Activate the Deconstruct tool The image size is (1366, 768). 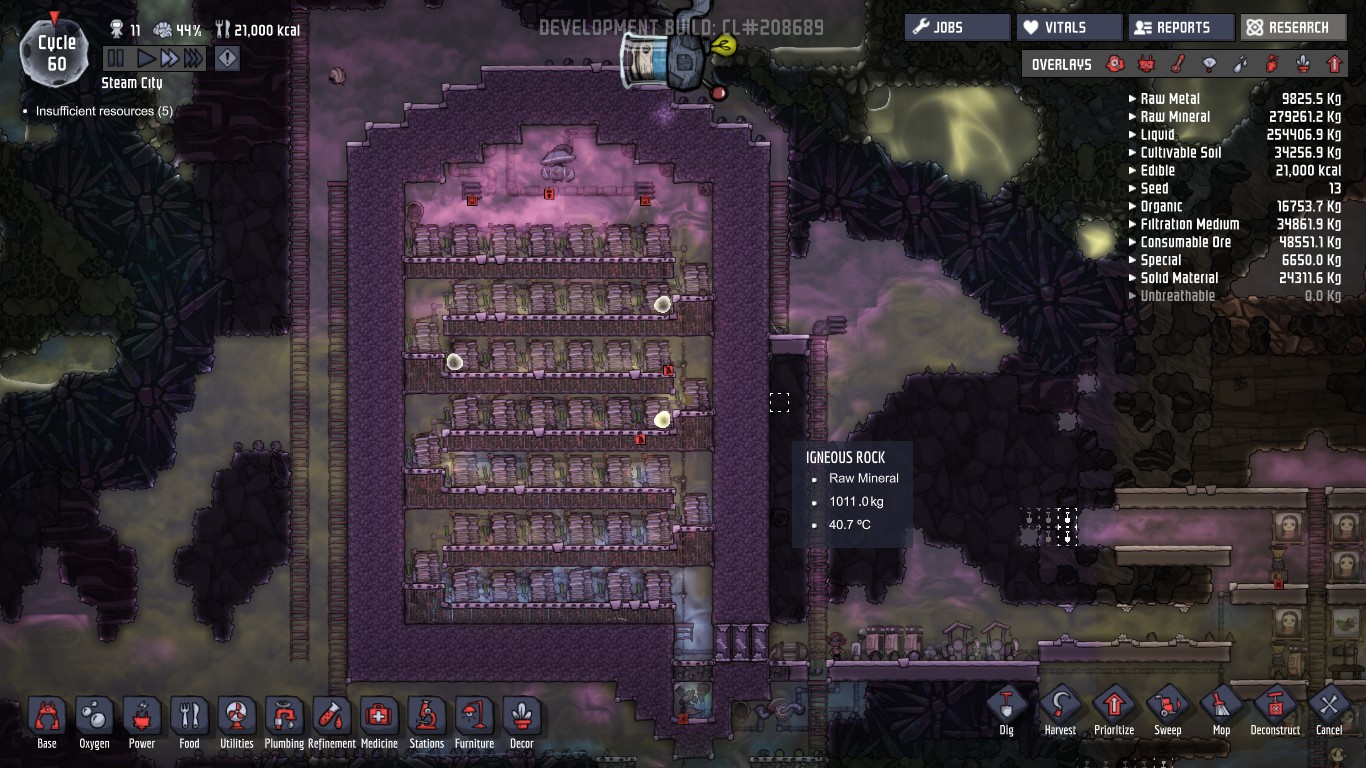coord(1275,708)
